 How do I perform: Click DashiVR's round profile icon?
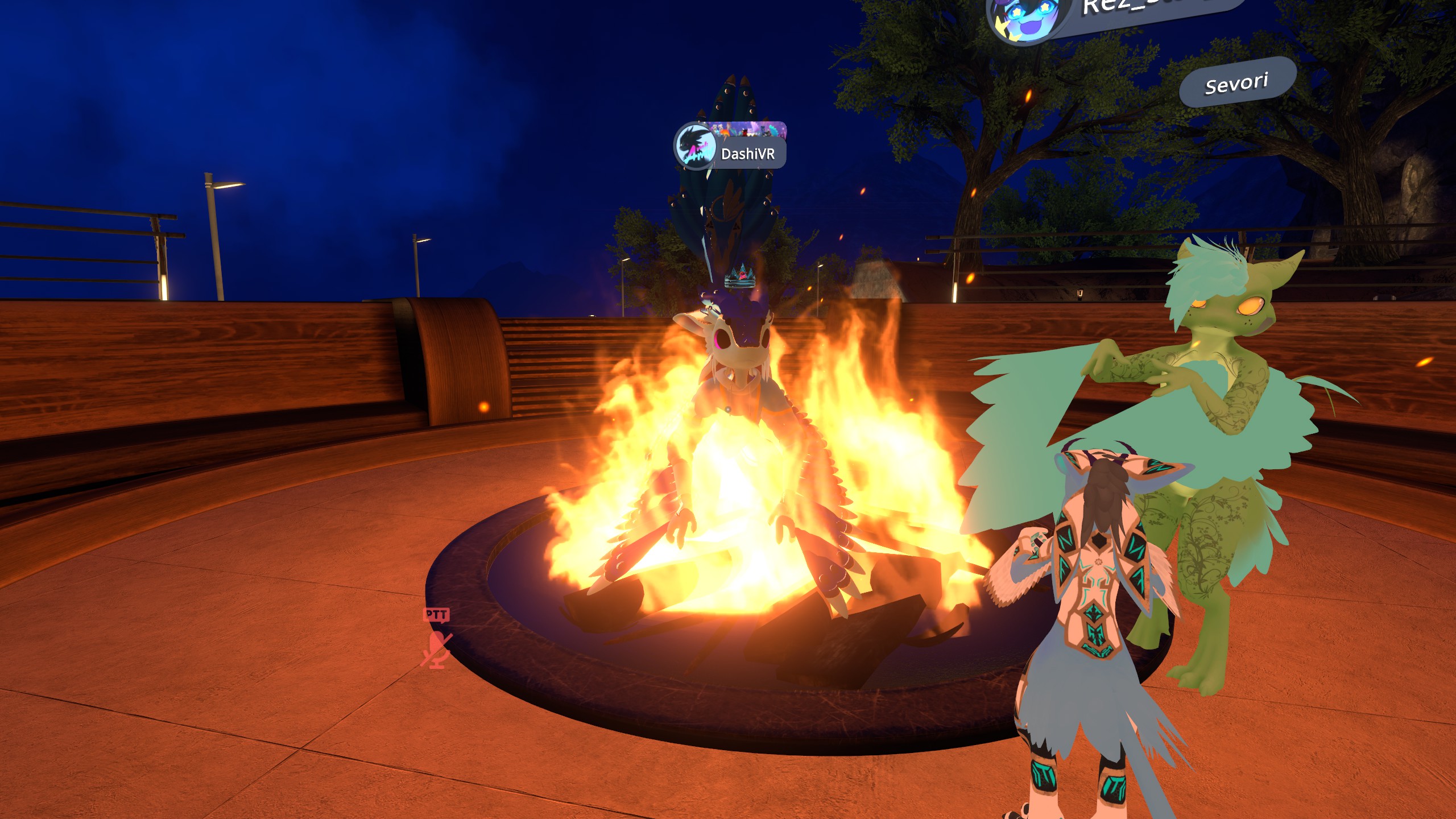point(695,147)
